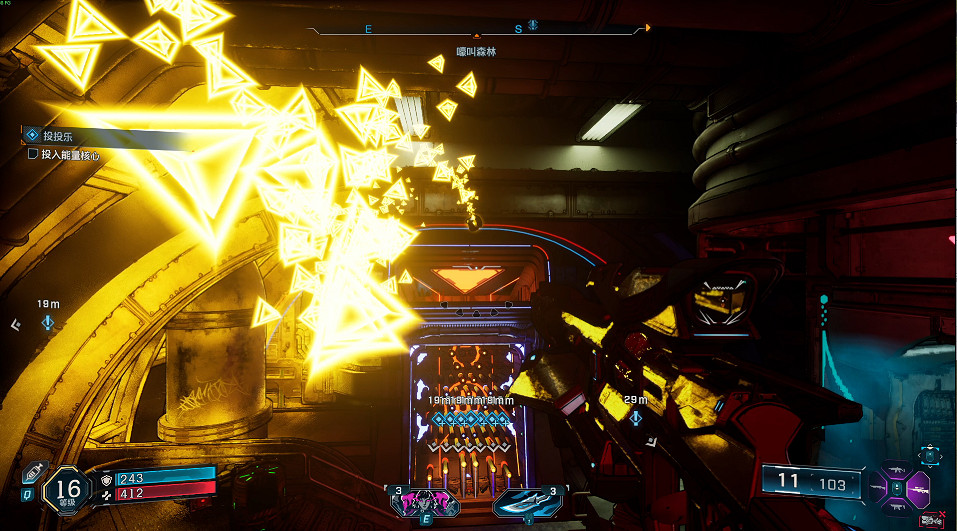Use the throwing knife ordnance slot

click(528, 501)
